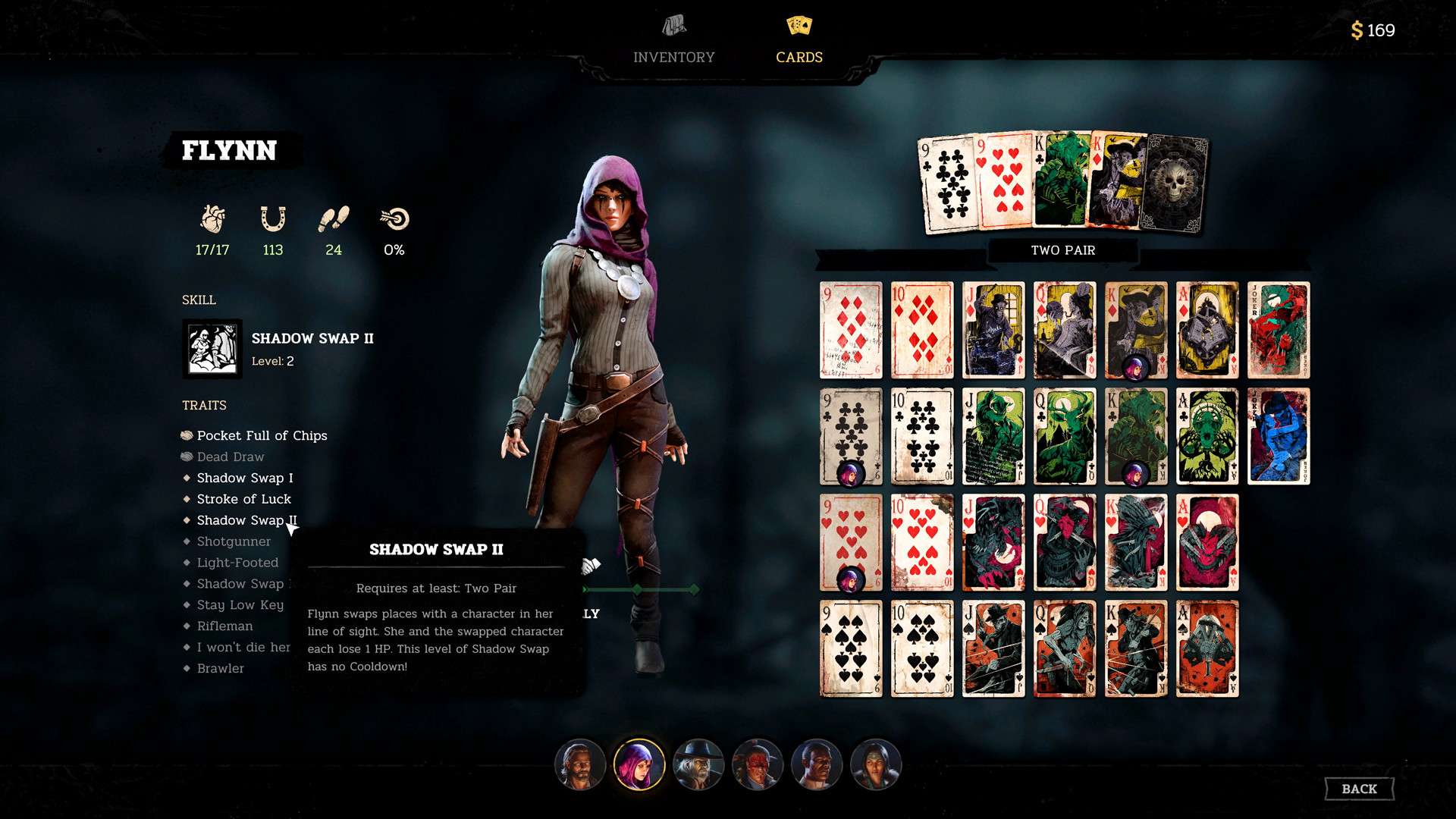1456x819 pixels.
Task: Click the Back button
Action: click(1359, 789)
